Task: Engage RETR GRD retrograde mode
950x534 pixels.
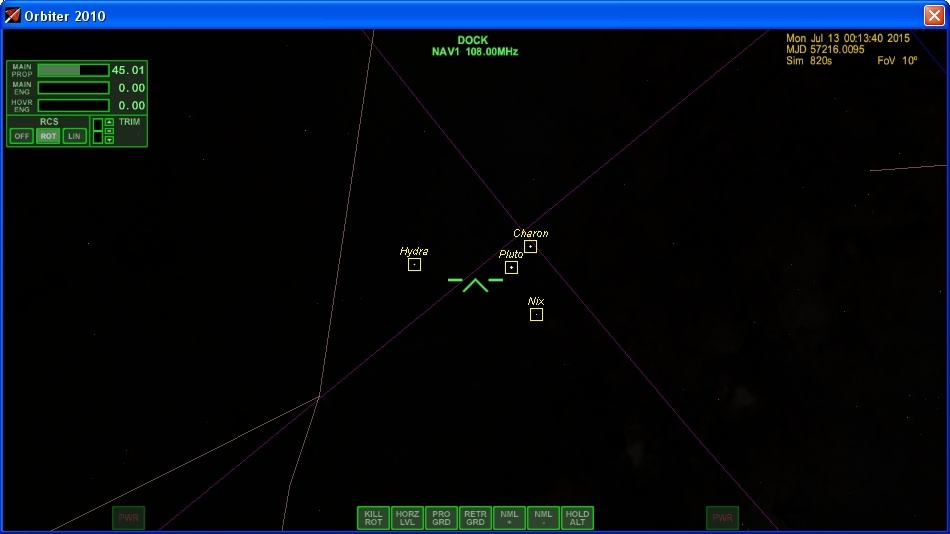Action: [x=475, y=518]
